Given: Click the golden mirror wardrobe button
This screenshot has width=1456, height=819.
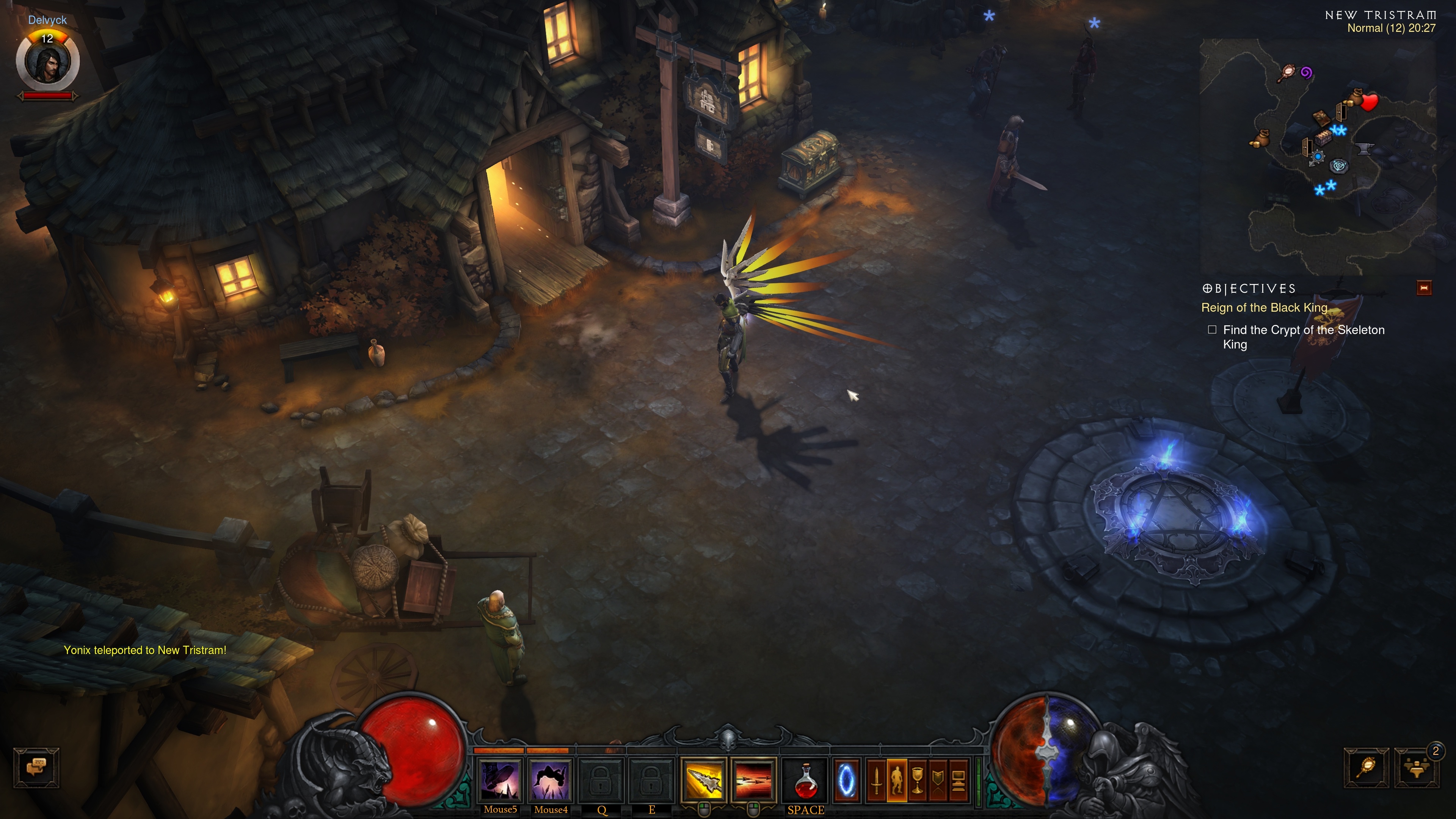Looking at the screenshot, I should point(1366,767).
